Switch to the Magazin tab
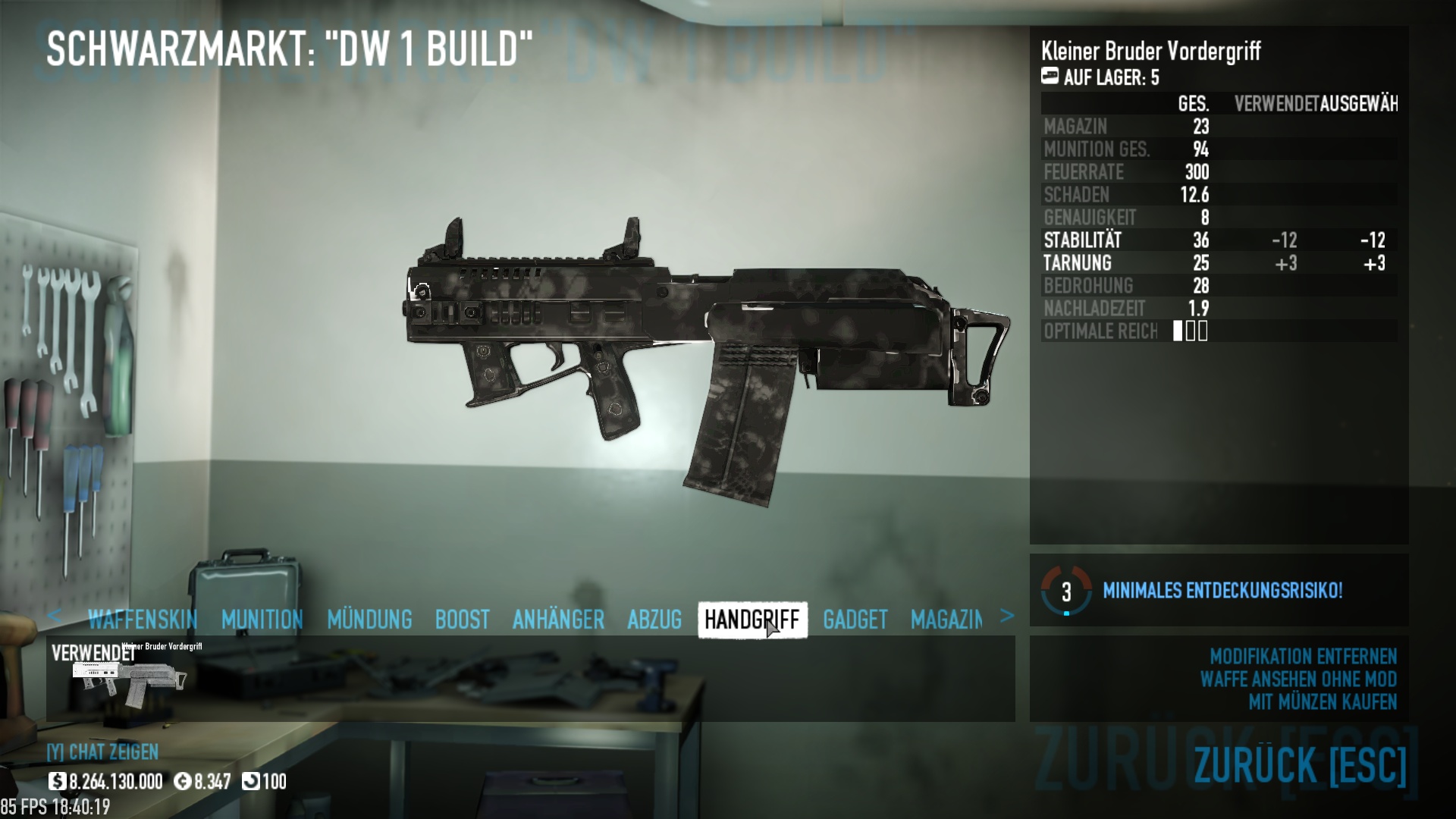Image resolution: width=1456 pixels, height=819 pixels. [946, 620]
